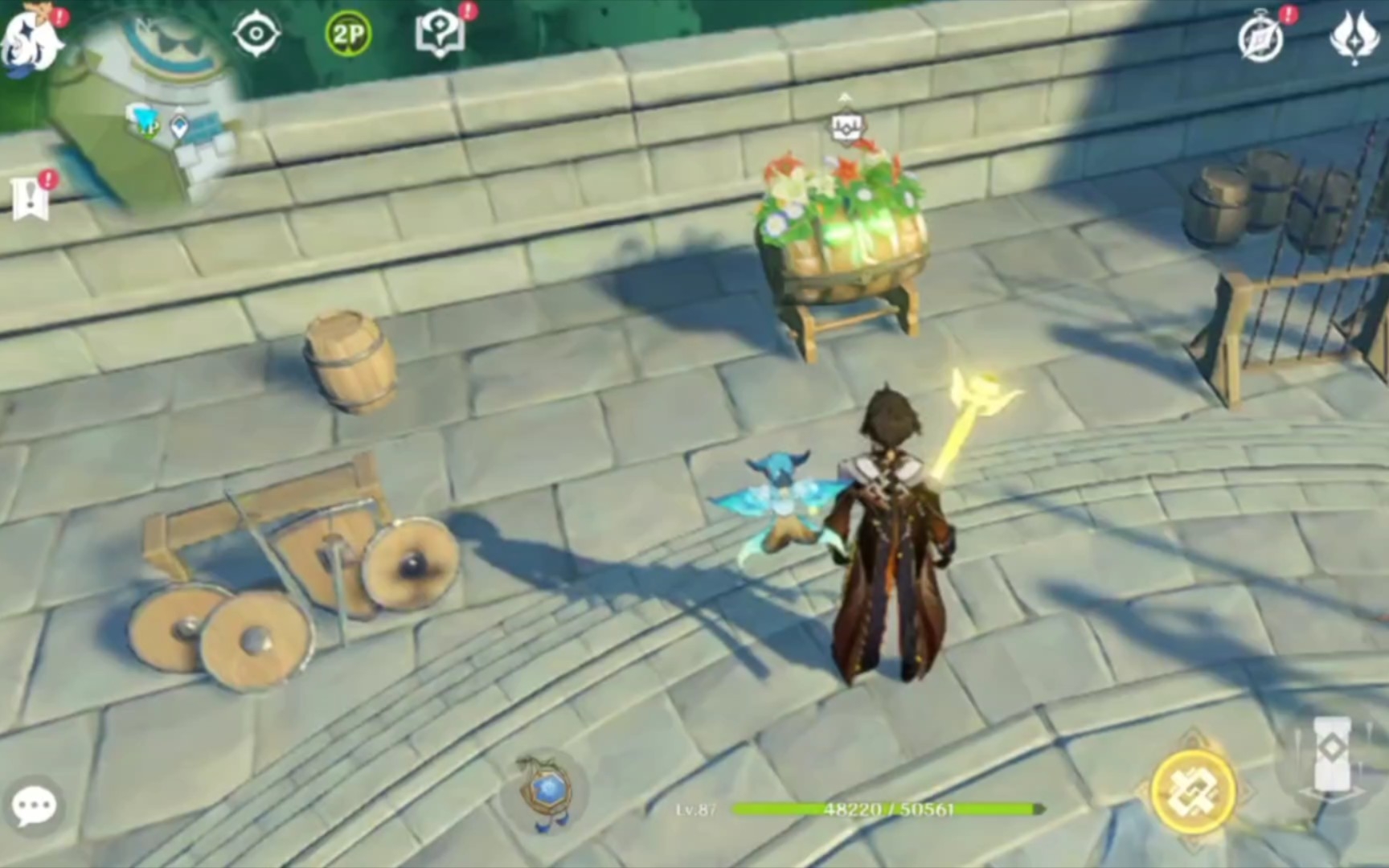Open the tutorial book icon
1389x868 pixels.
[x=440, y=35]
